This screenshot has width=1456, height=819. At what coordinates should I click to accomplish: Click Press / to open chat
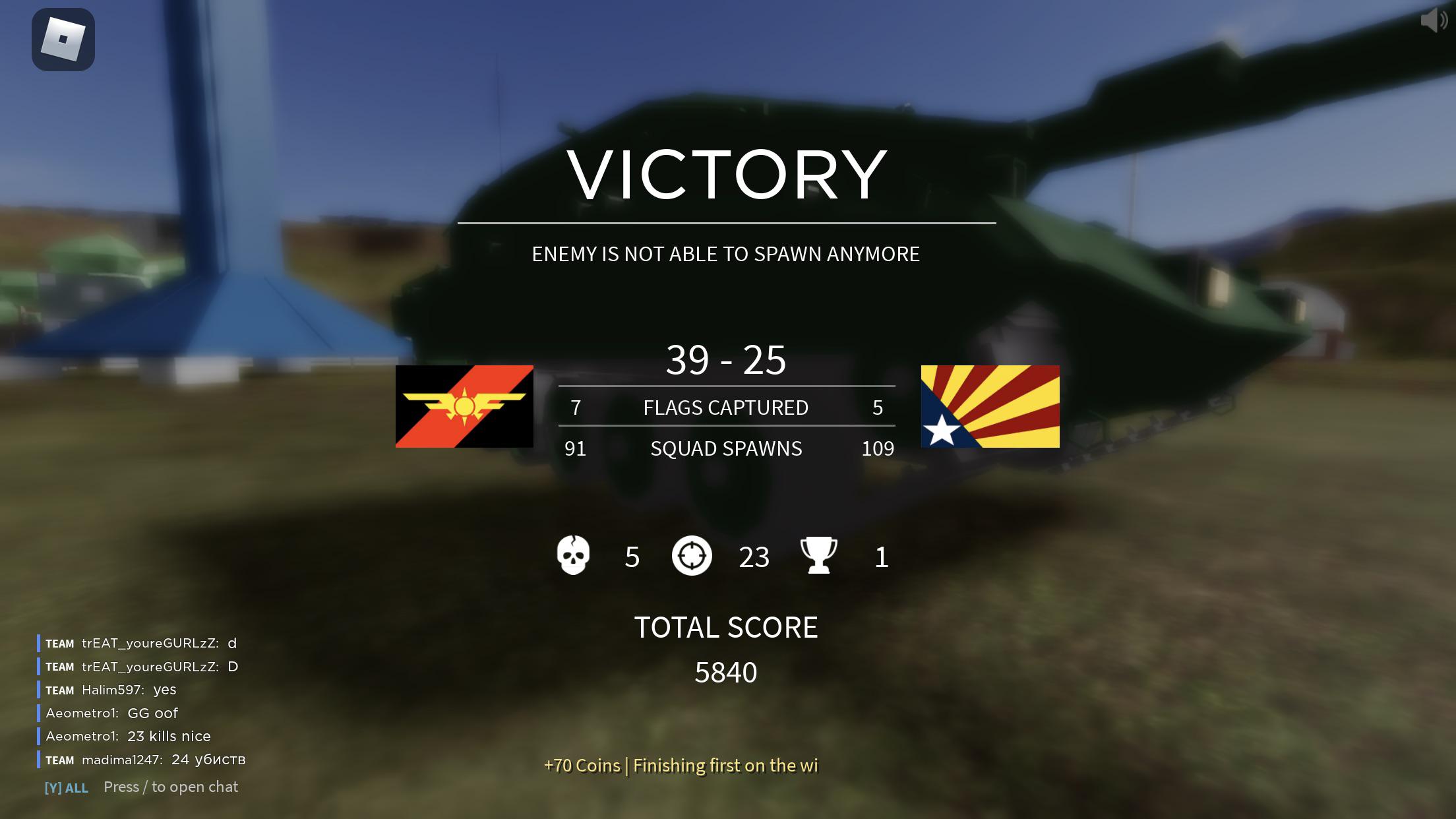(171, 787)
